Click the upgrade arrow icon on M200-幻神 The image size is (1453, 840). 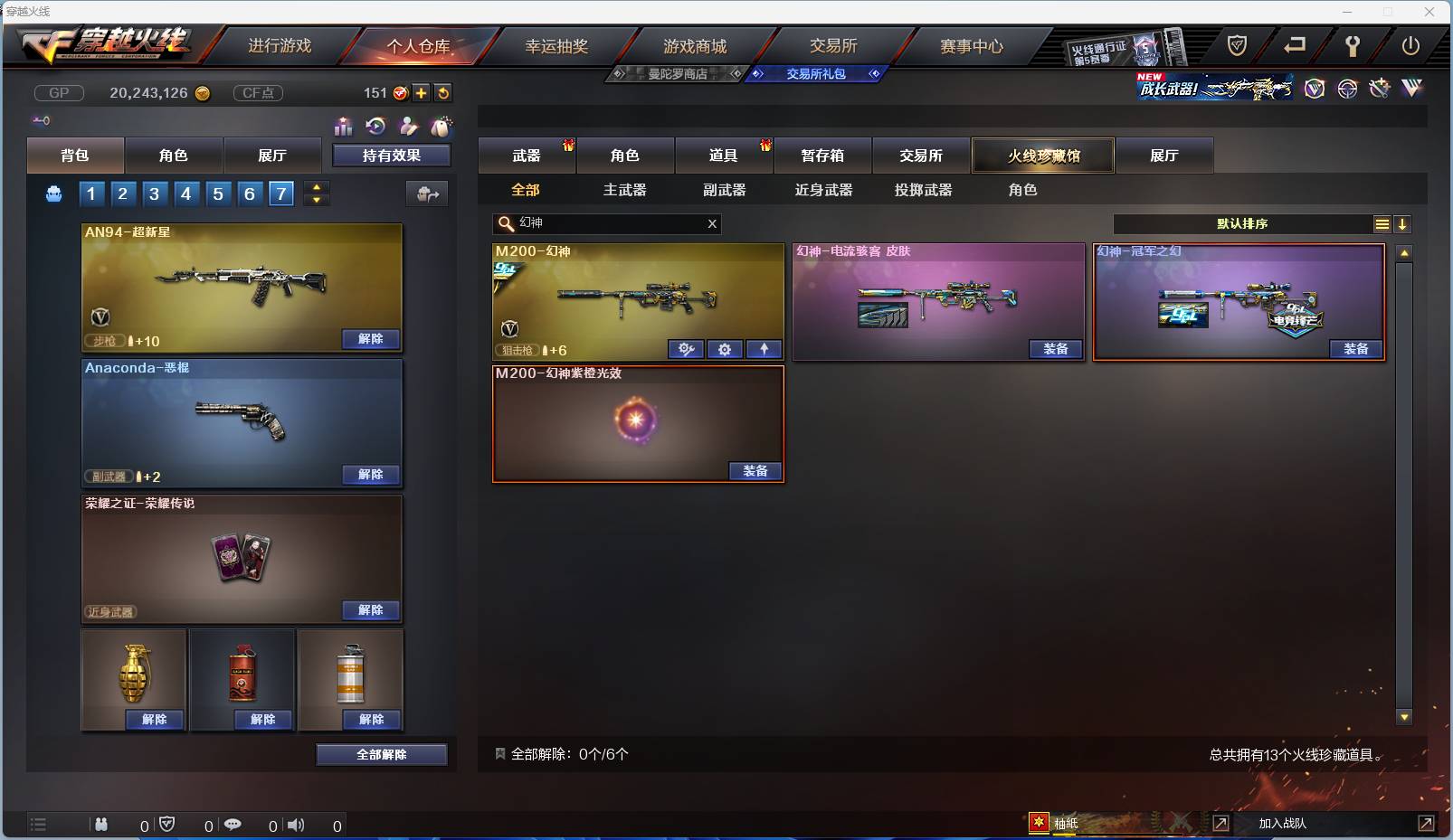(x=765, y=349)
